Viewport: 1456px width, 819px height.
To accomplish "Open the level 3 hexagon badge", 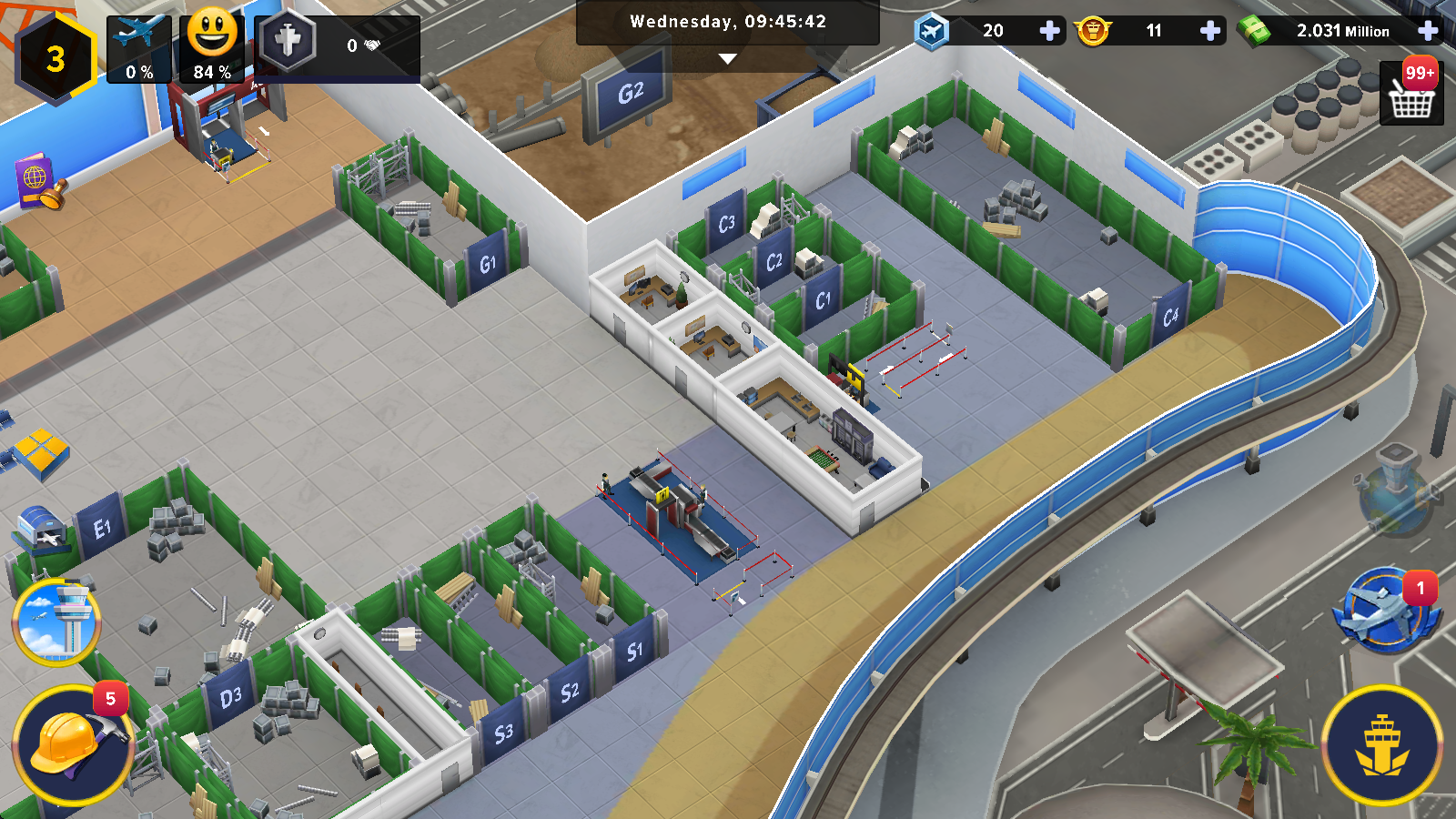I will 56,58.
